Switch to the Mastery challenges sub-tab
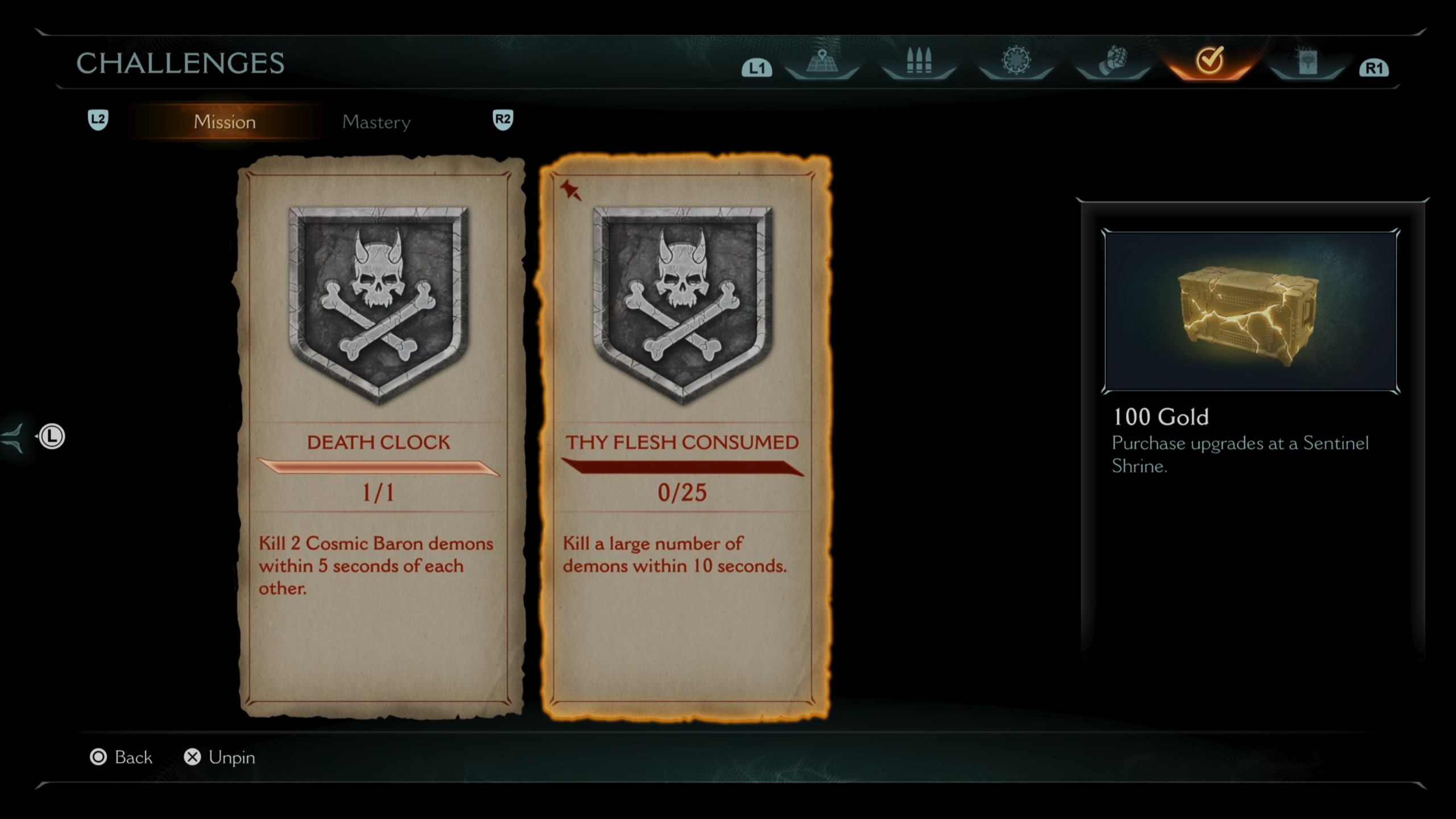Image resolution: width=1456 pixels, height=819 pixels. point(376,122)
